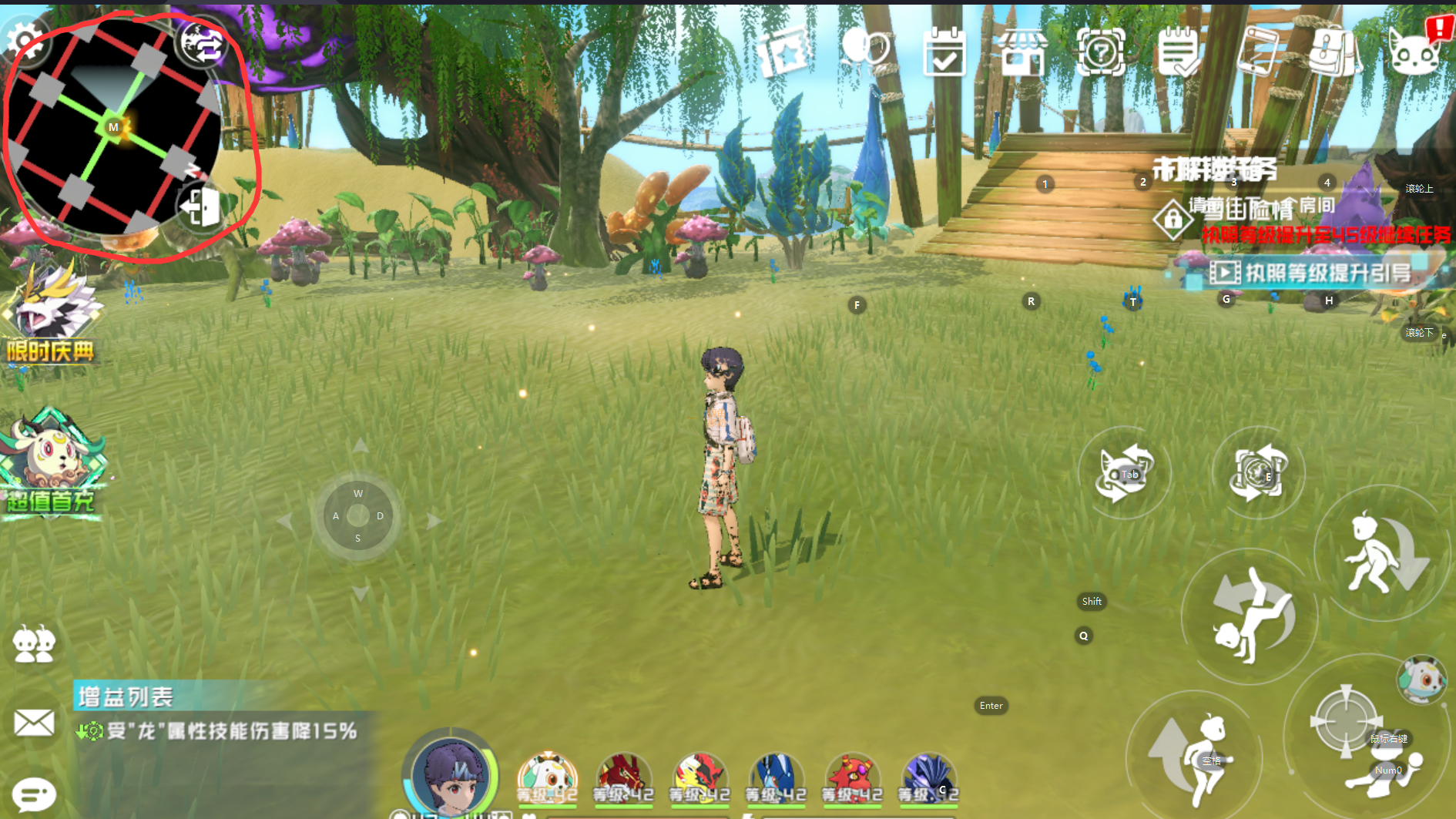Open the 限时庆典 limited-time event
Screen dimensions: 1456x819
coord(51,316)
